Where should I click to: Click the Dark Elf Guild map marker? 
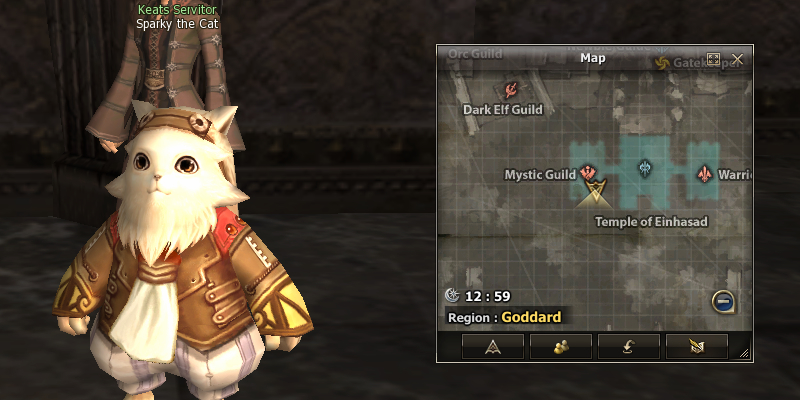510,89
